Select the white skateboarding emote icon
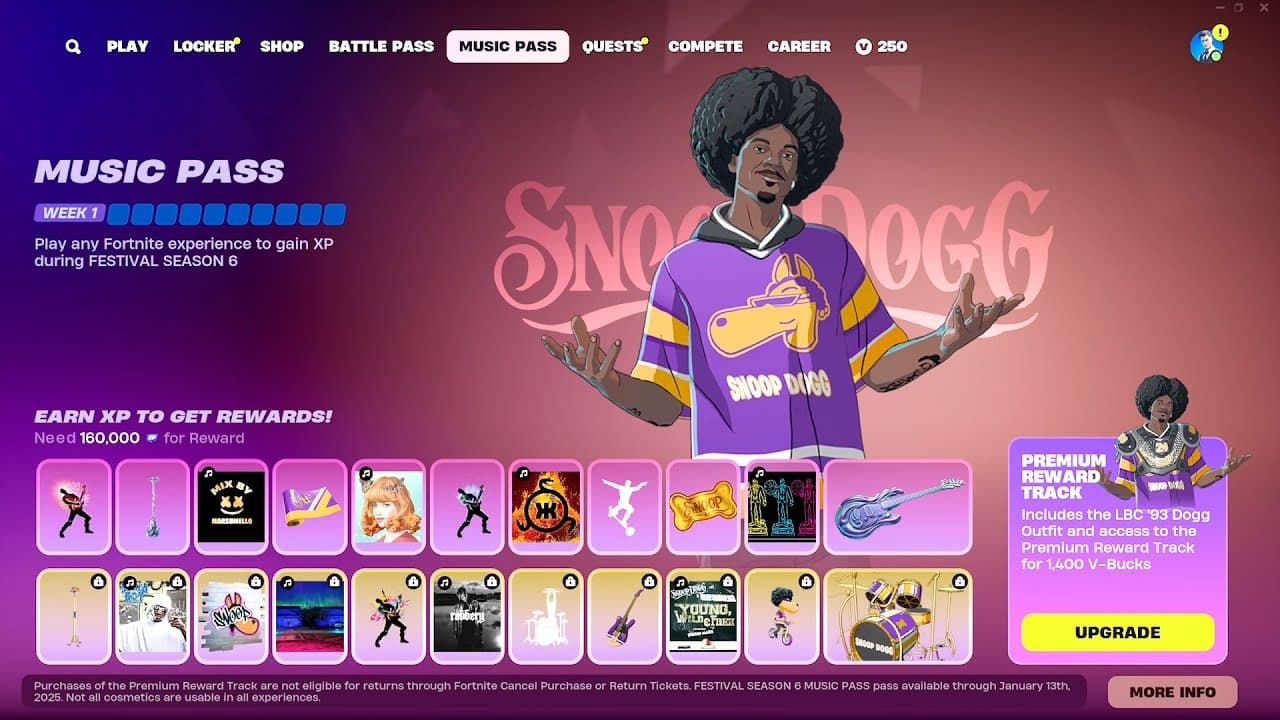Image resolution: width=1280 pixels, height=720 pixels. 625,507
